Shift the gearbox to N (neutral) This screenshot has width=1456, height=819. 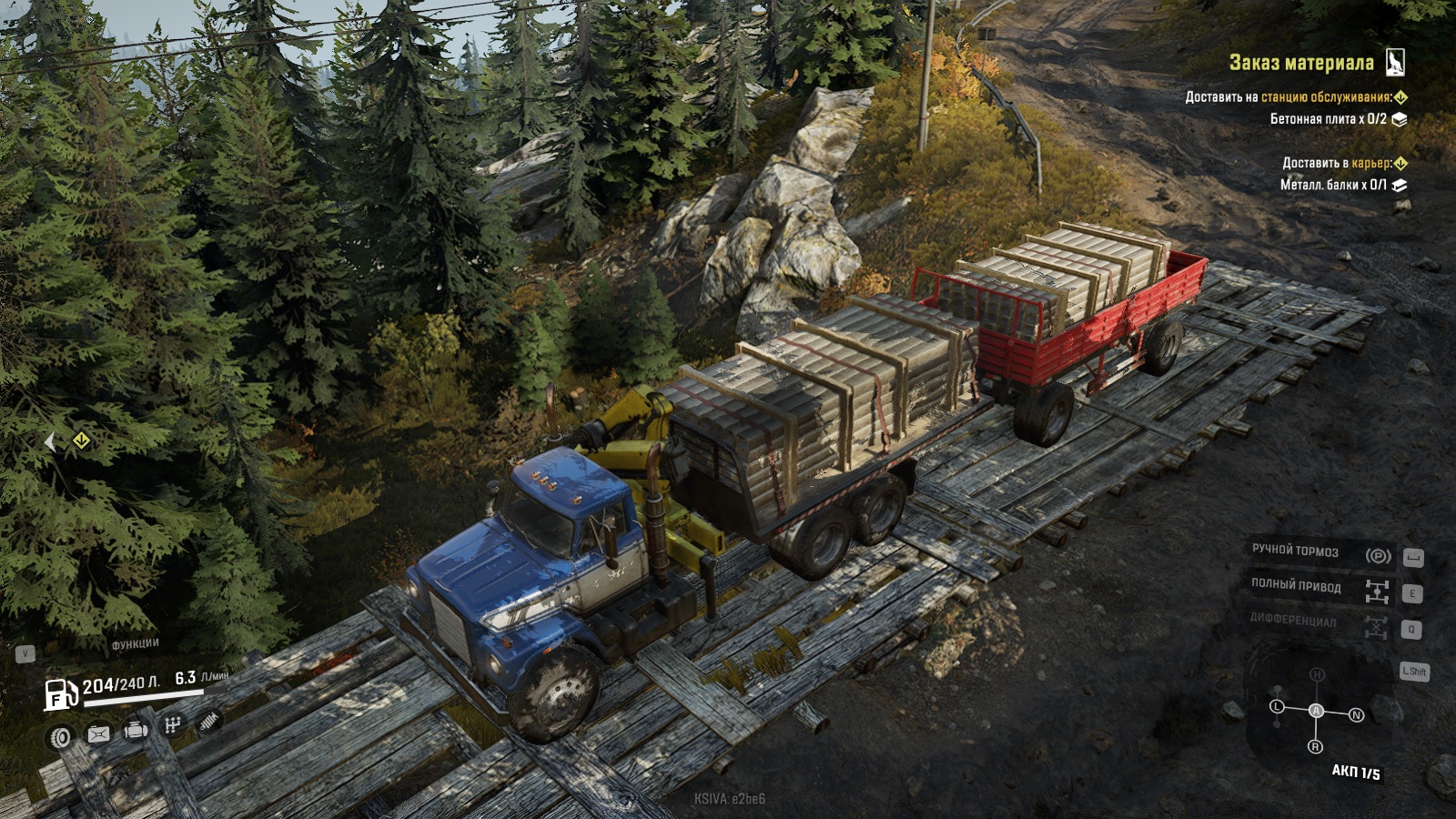click(x=1356, y=715)
